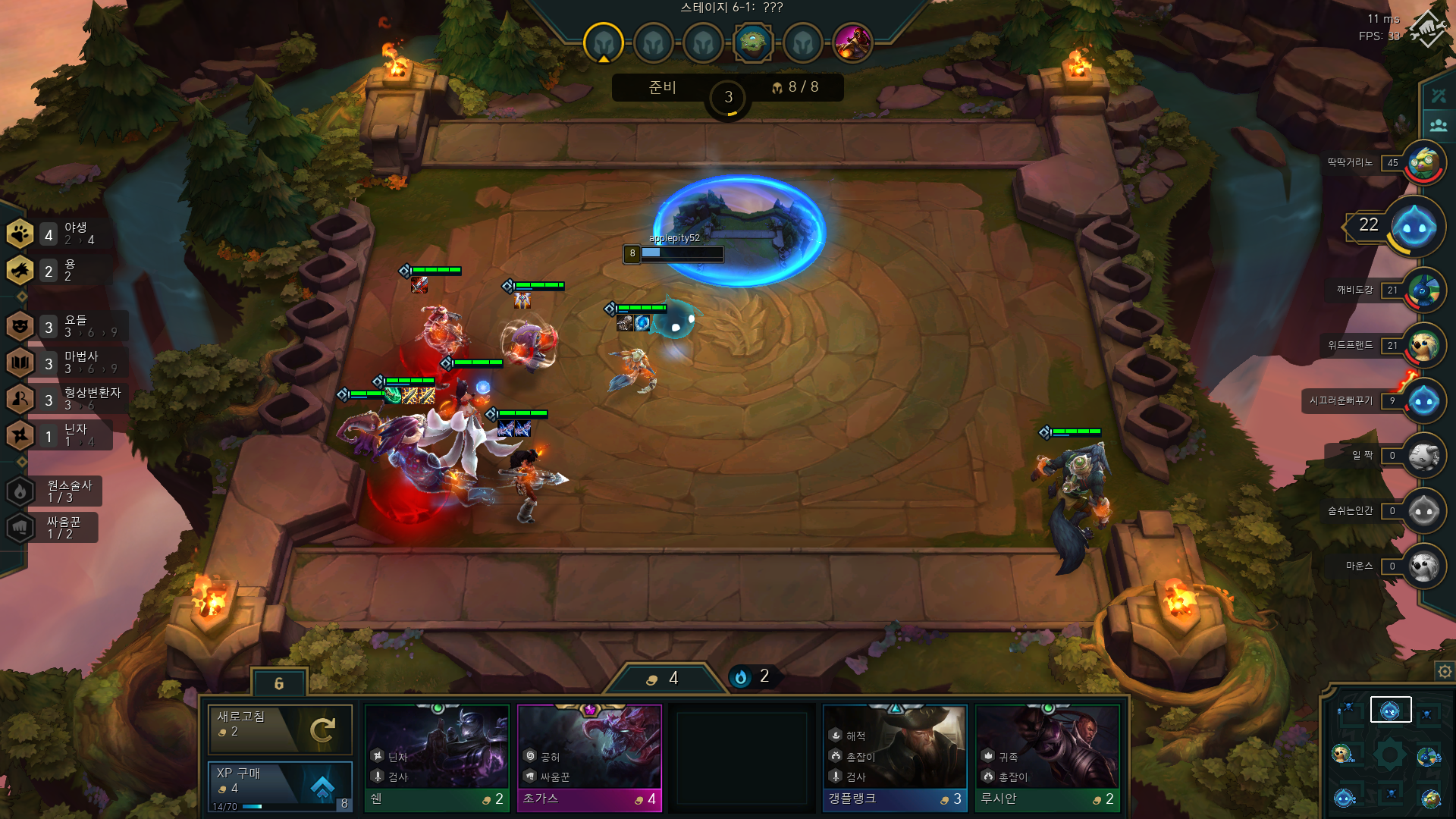Screen dimensions: 1456x819
Task: Click the arena minimap
Action: coord(1389,755)
